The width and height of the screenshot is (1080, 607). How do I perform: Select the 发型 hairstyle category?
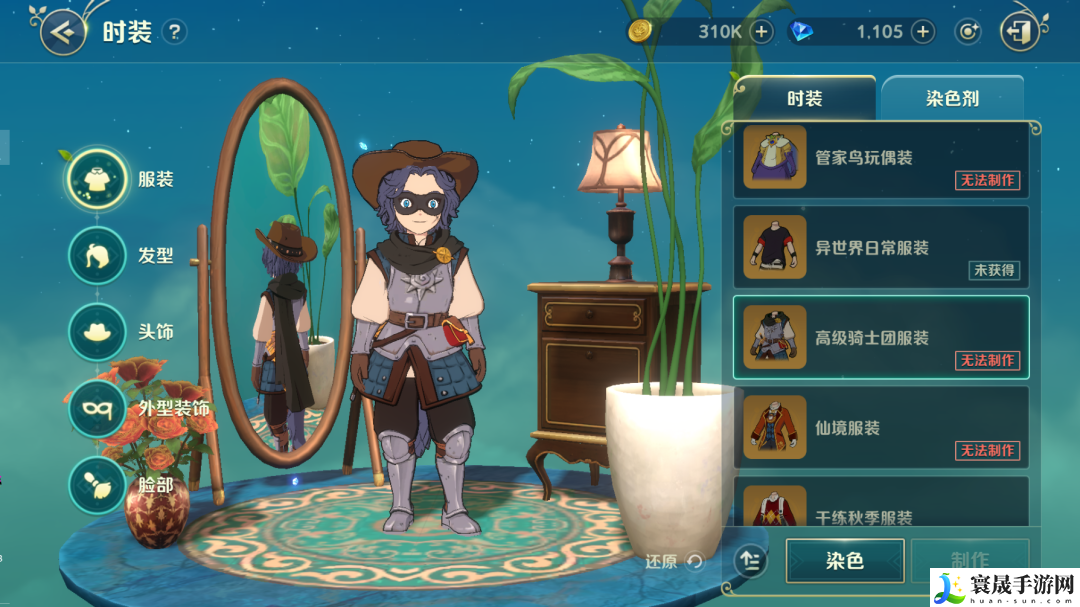coord(97,255)
